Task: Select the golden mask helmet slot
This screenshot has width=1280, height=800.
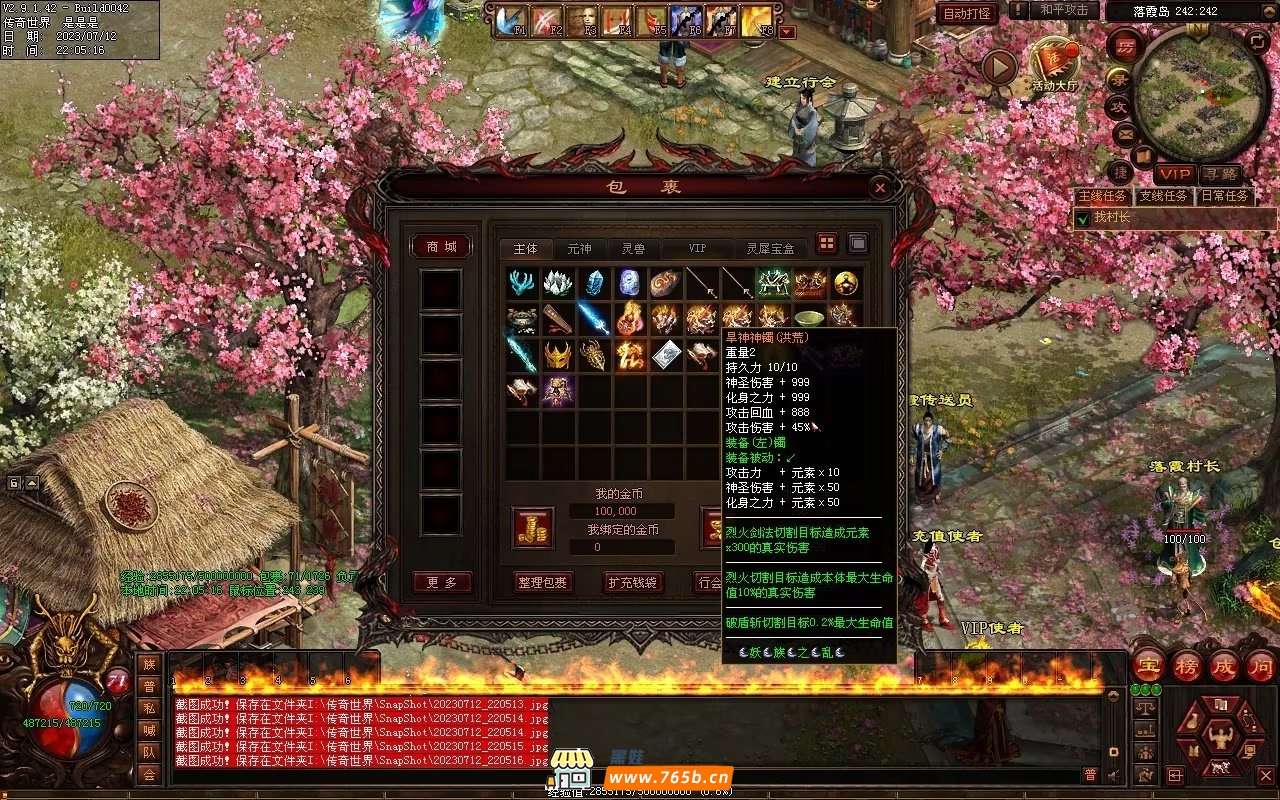Action: click(558, 354)
